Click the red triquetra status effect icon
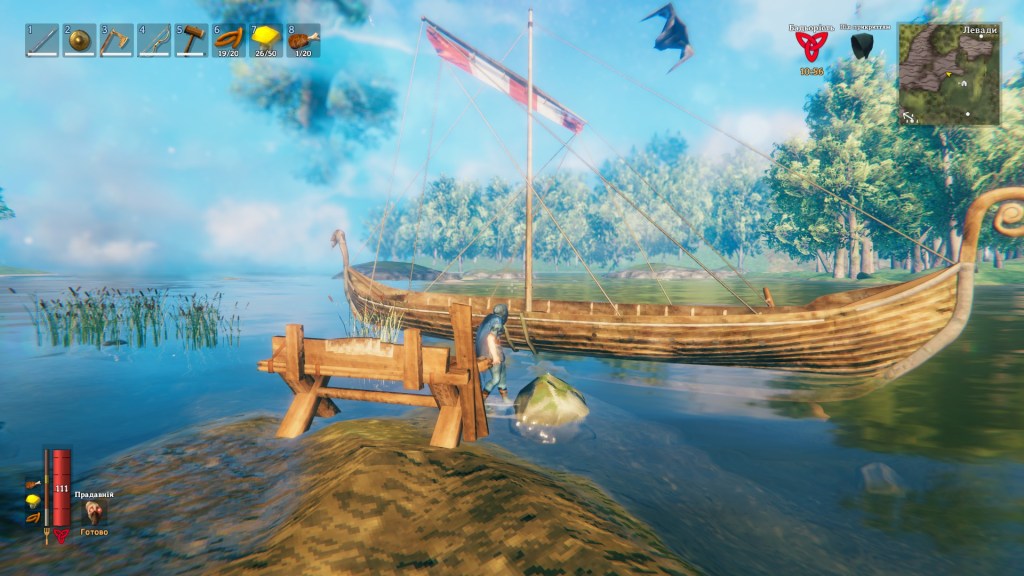 click(x=809, y=46)
